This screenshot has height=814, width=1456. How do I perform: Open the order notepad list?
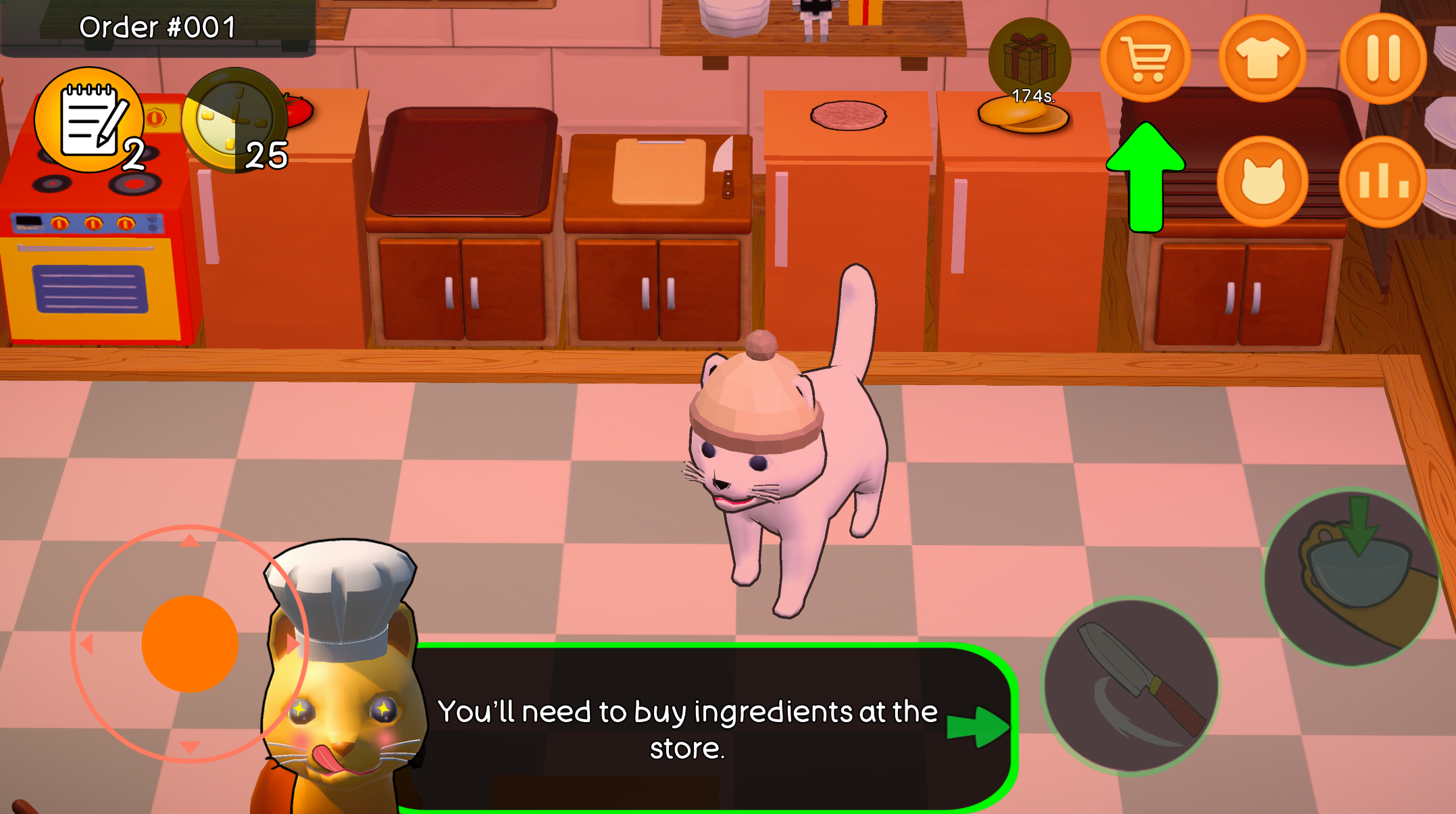tap(91, 122)
